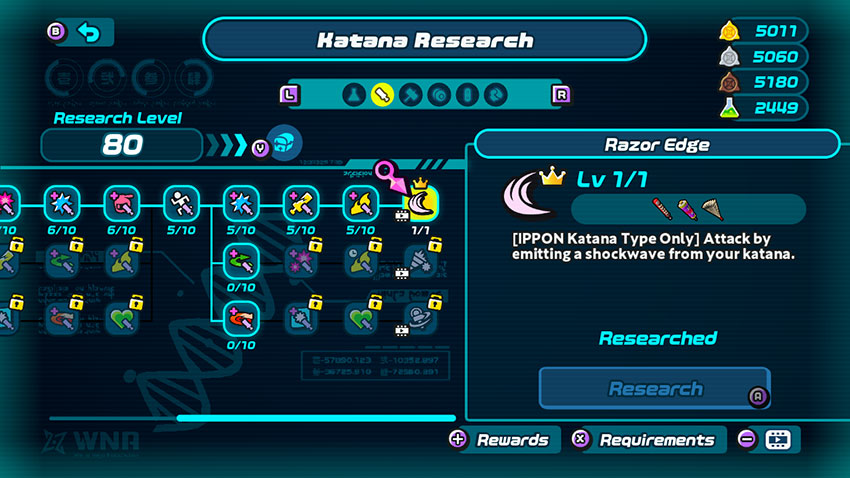Select the locked drill skill node
Viewport: 850px width, 478px height.
(x=421, y=263)
